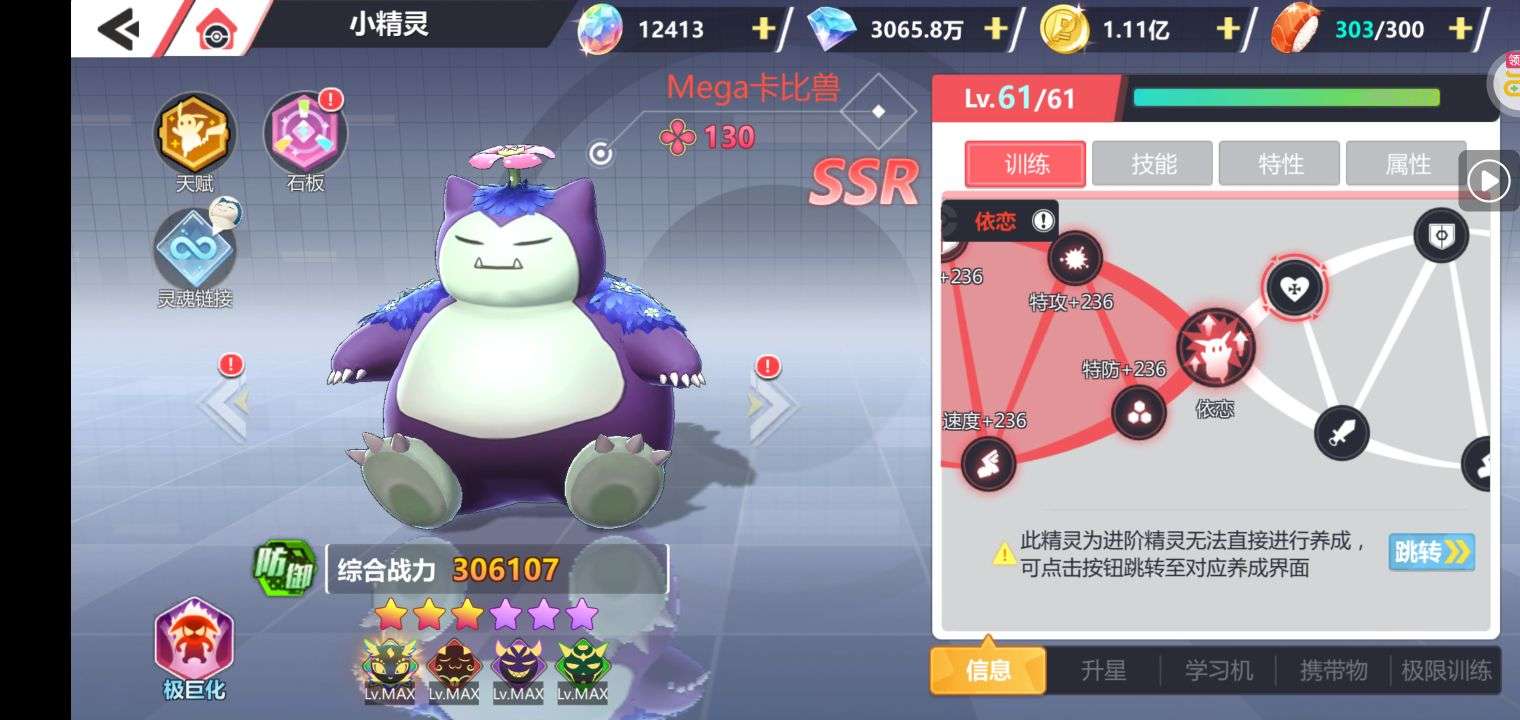Open the 学习机 TM tab
The height and width of the screenshot is (720, 1520).
[1218, 670]
